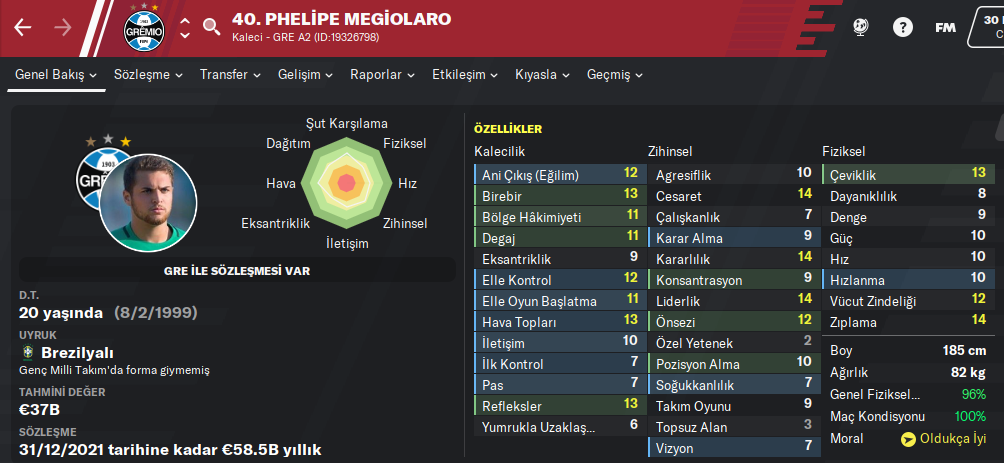Open the Etkileşim menu
Screen dimensions: 1004x463
point(465,75)
